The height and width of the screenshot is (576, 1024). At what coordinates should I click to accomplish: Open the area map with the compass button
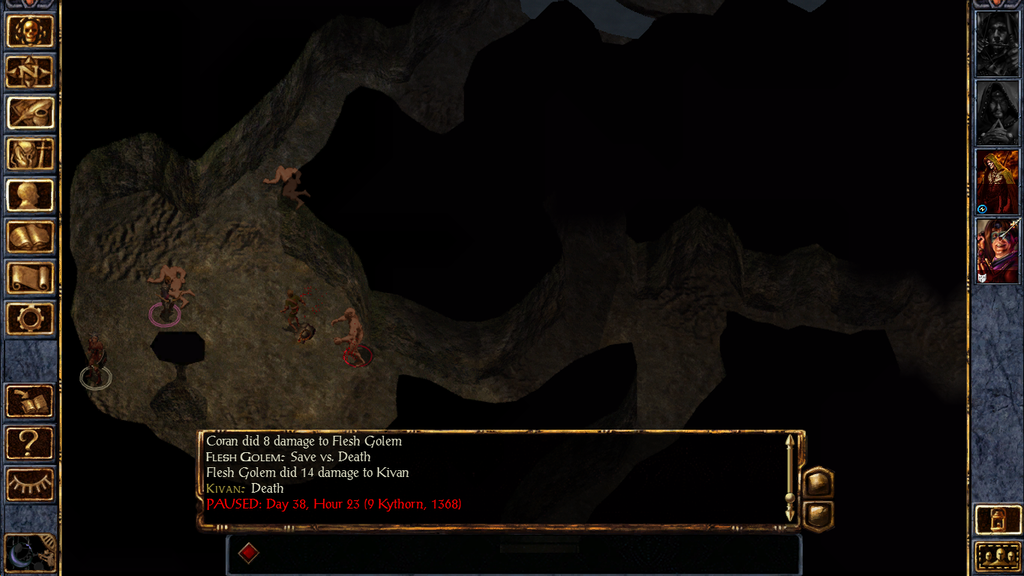pos(30,72)
